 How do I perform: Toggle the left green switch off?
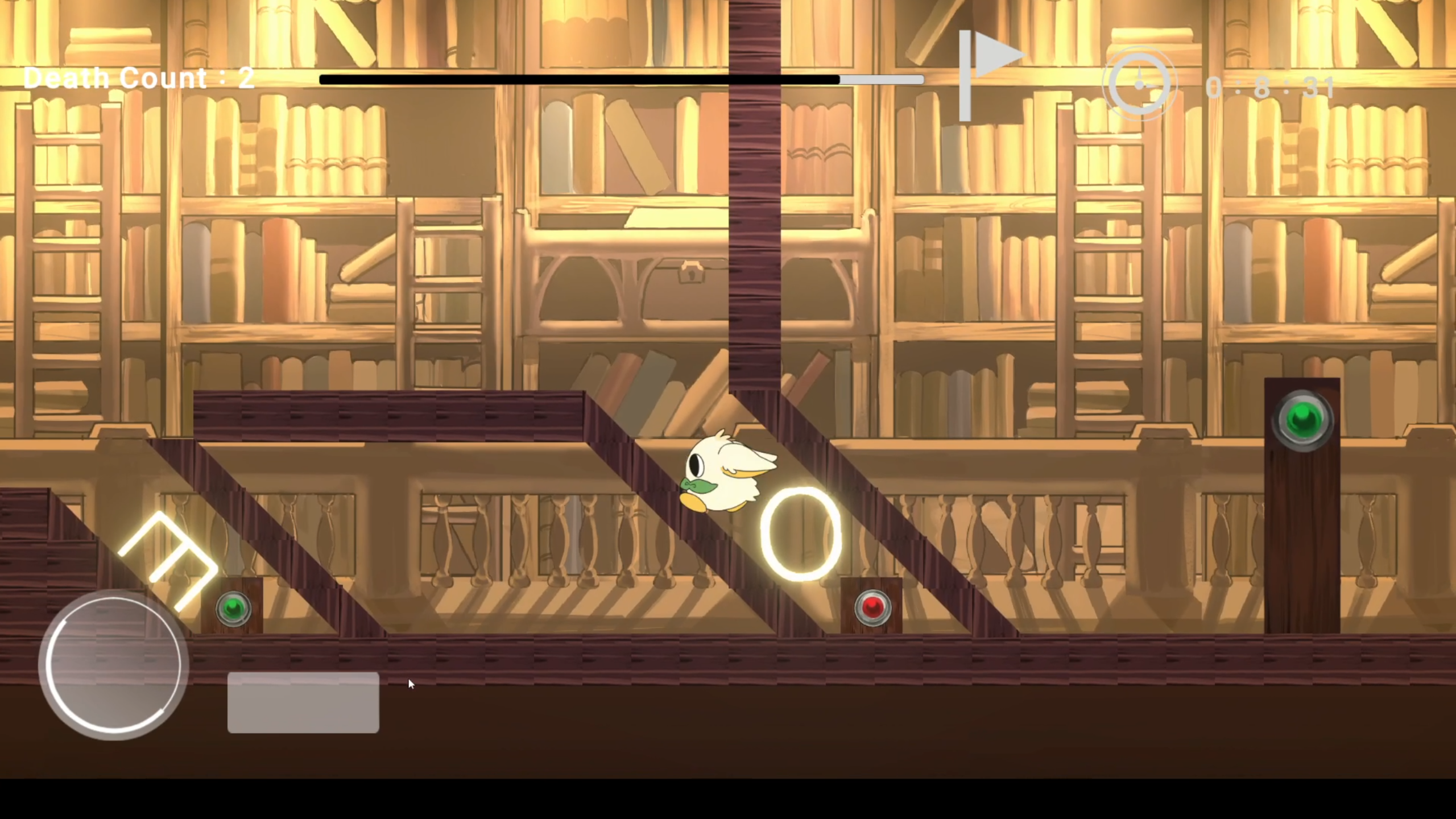pos(233,610)
